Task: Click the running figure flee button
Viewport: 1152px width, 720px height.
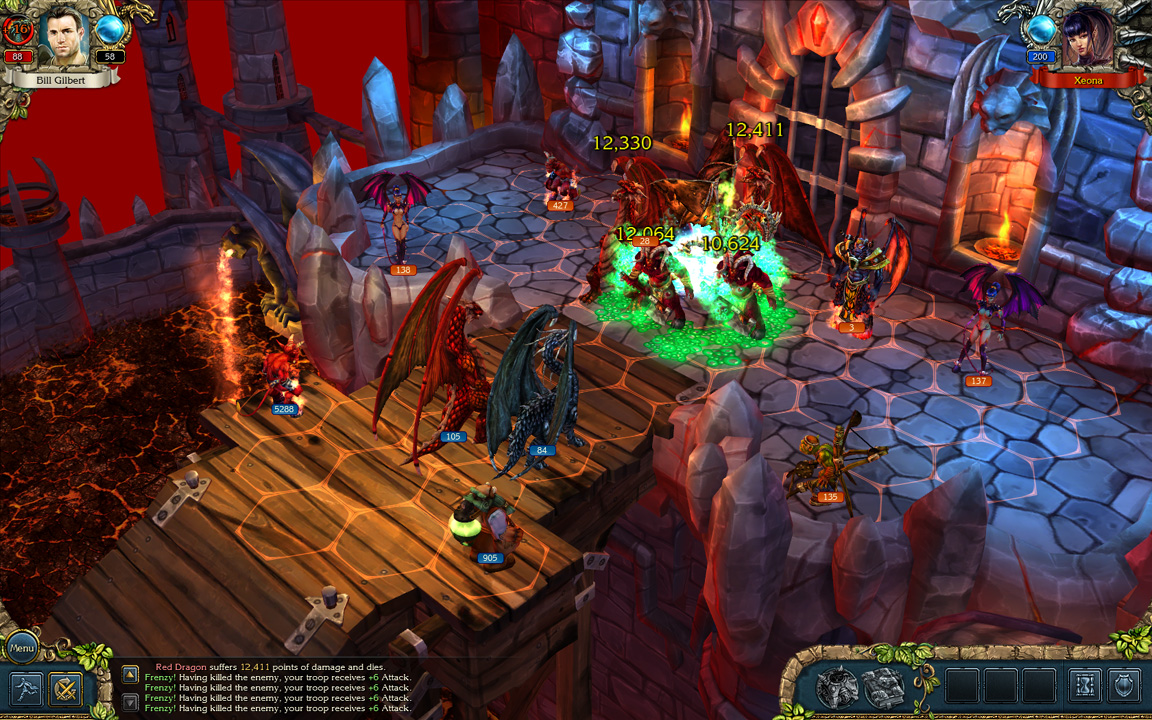Action: [27, 688]
